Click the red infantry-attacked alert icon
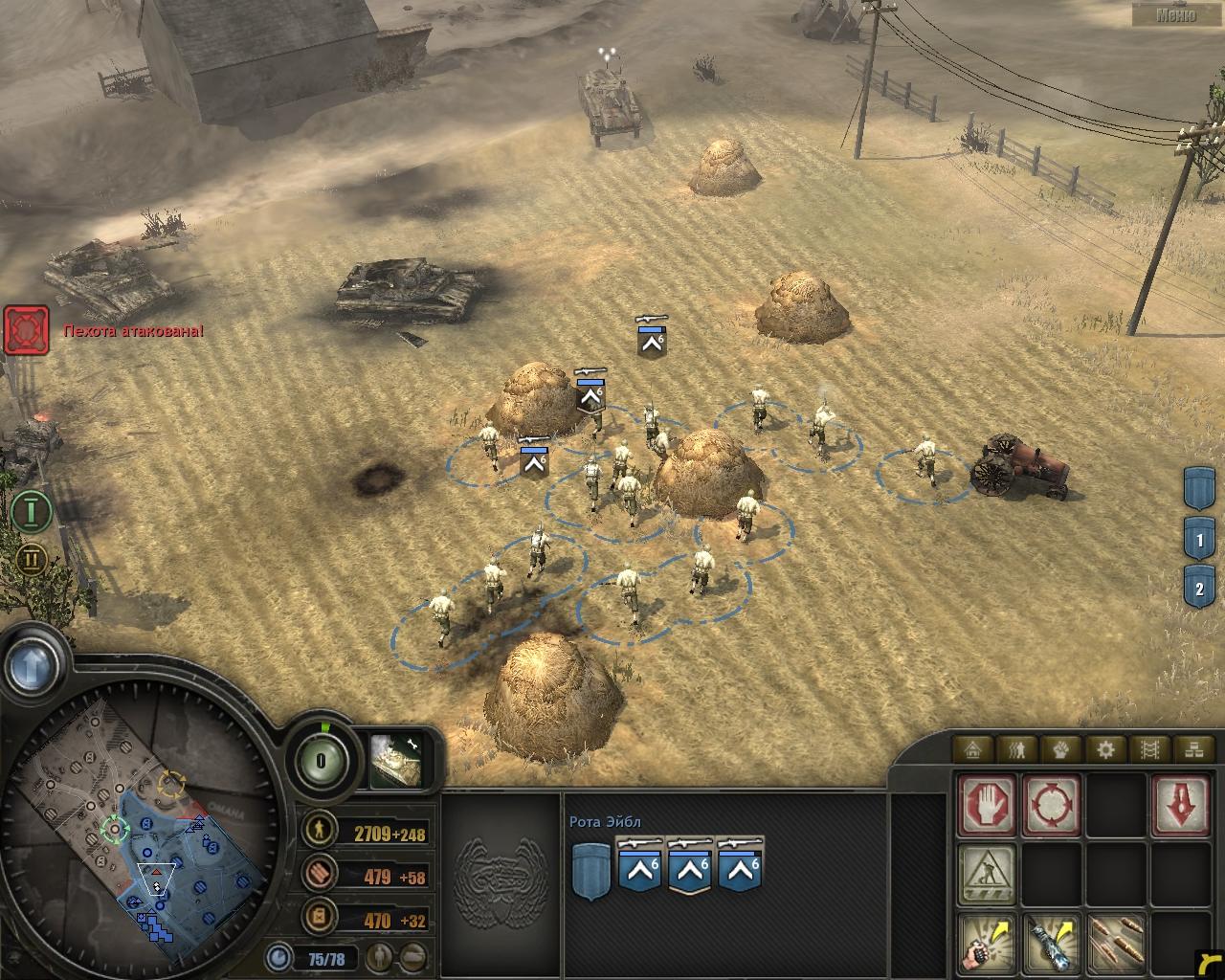The width and height of the screenshot is (1225, 980). coord(26,330)
